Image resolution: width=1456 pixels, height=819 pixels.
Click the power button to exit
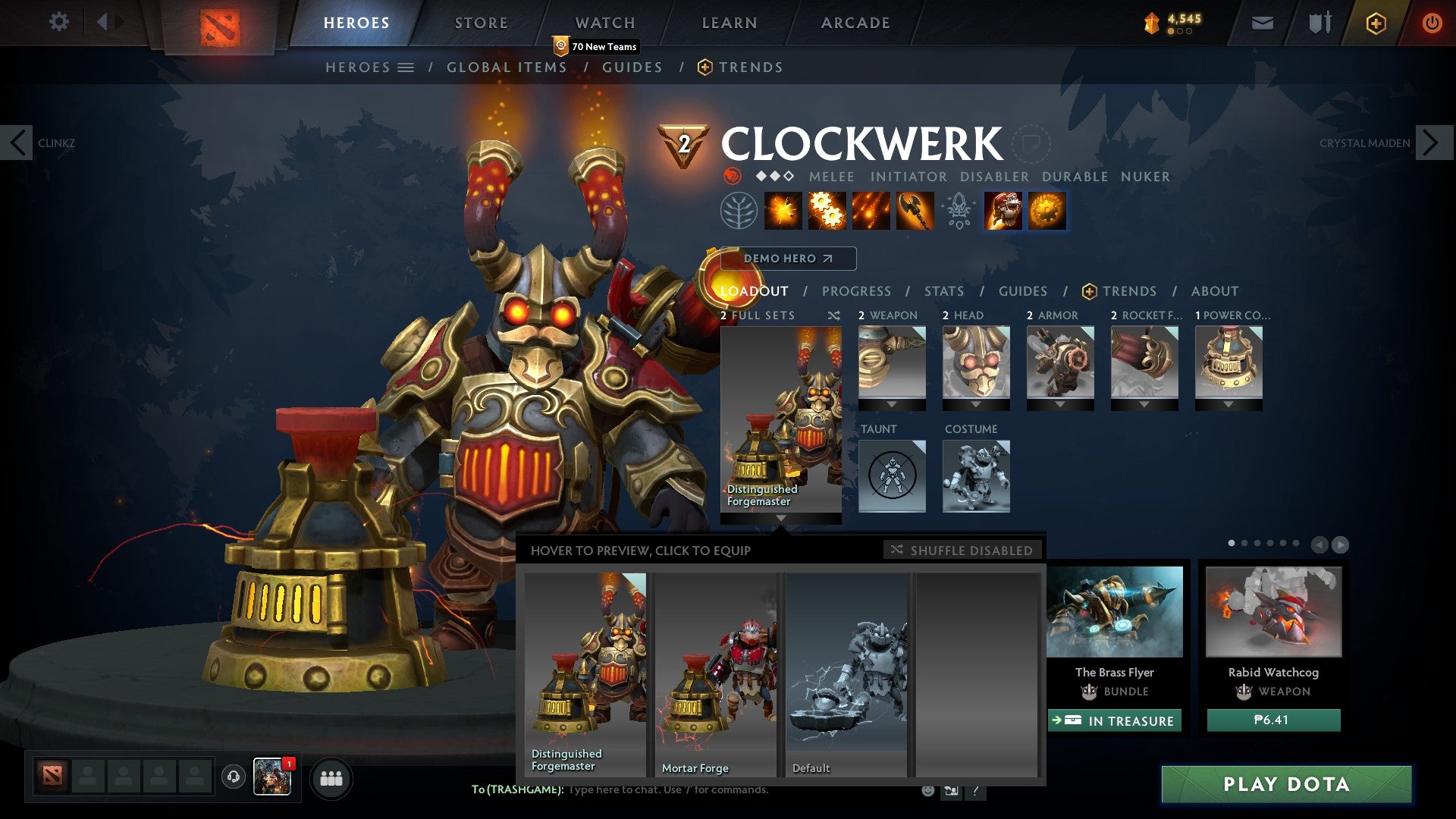(1432, 24)
